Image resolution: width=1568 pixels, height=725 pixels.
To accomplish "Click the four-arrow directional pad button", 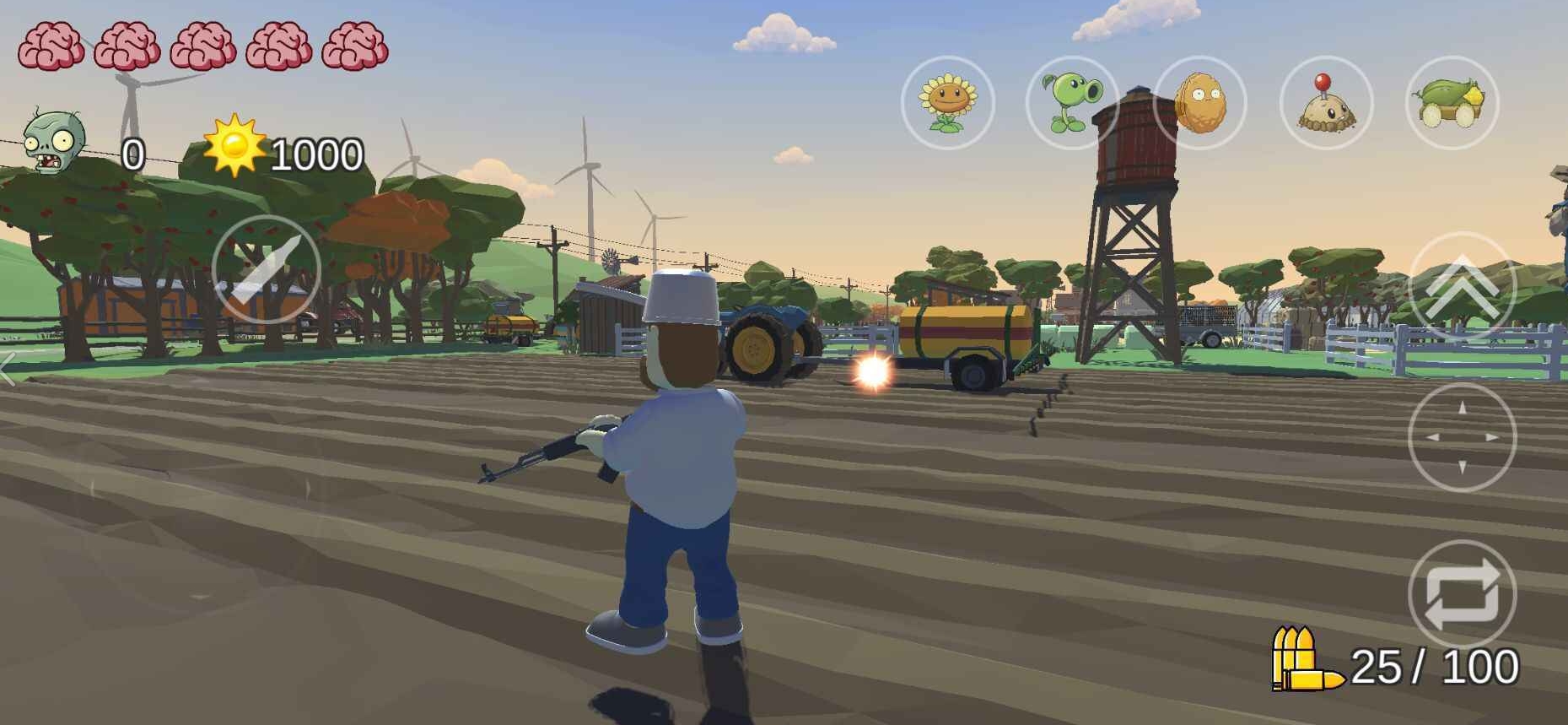I will click(1462, 437).
